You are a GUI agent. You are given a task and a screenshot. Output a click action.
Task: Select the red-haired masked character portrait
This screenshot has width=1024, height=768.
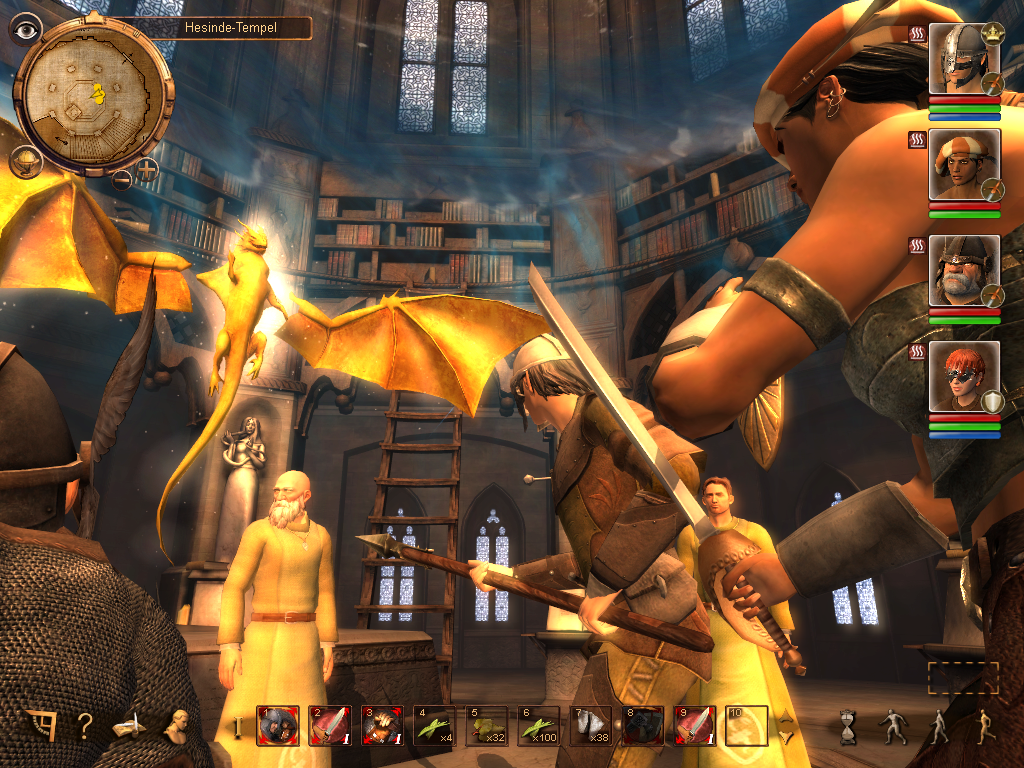(x=964, y=376)
